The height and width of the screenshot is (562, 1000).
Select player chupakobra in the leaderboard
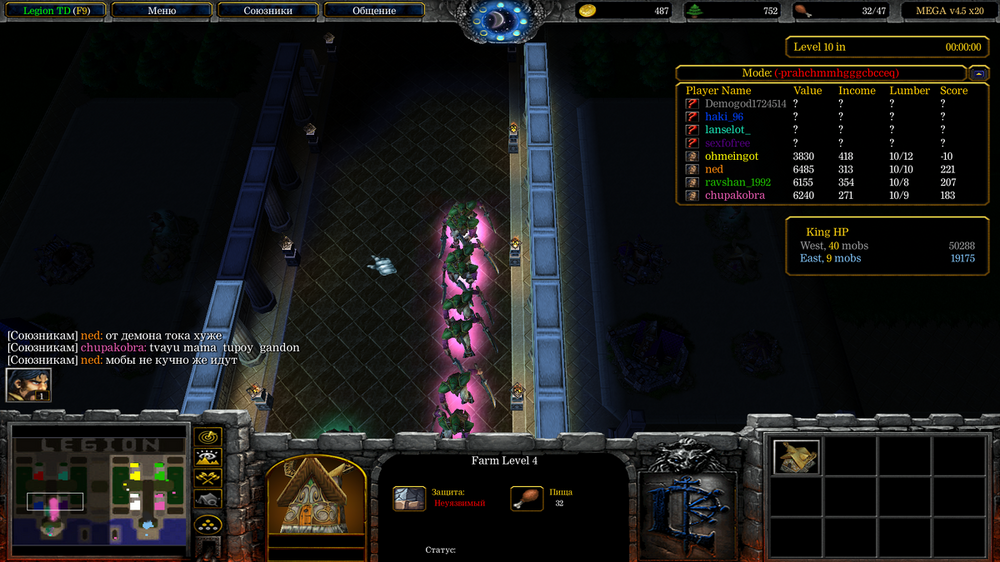[x=734, y=195]
